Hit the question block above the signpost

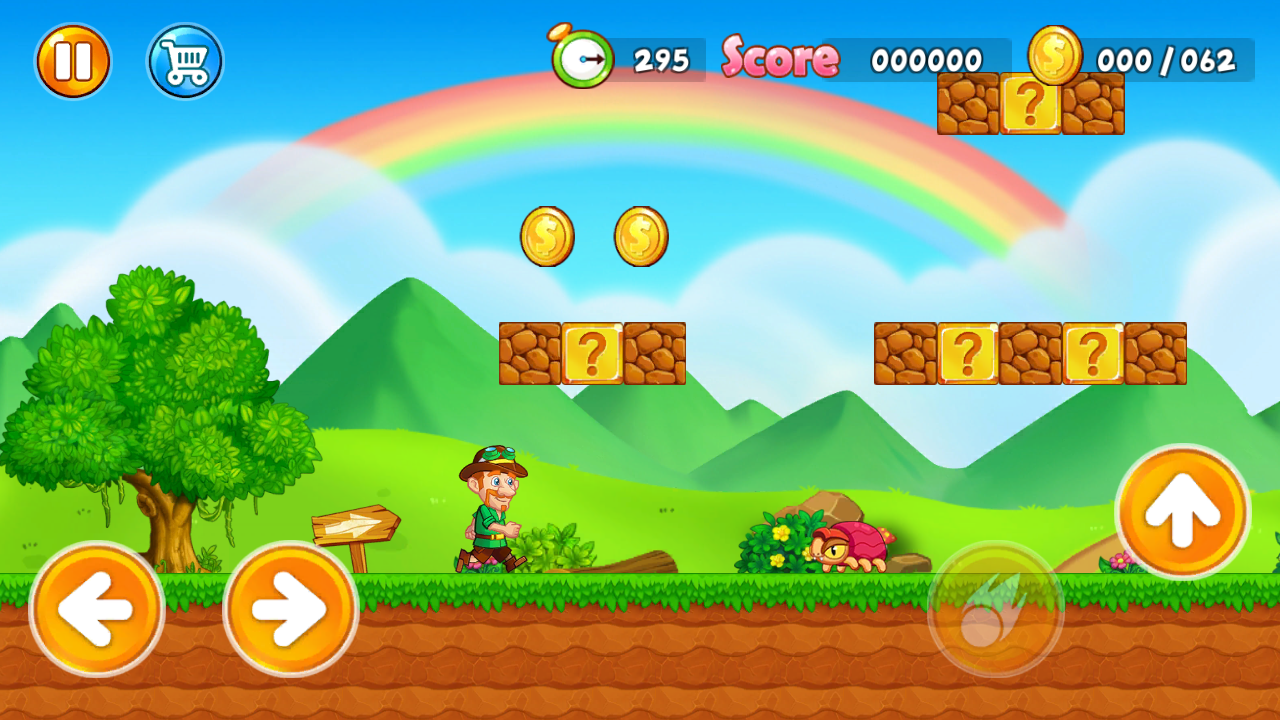591,352
